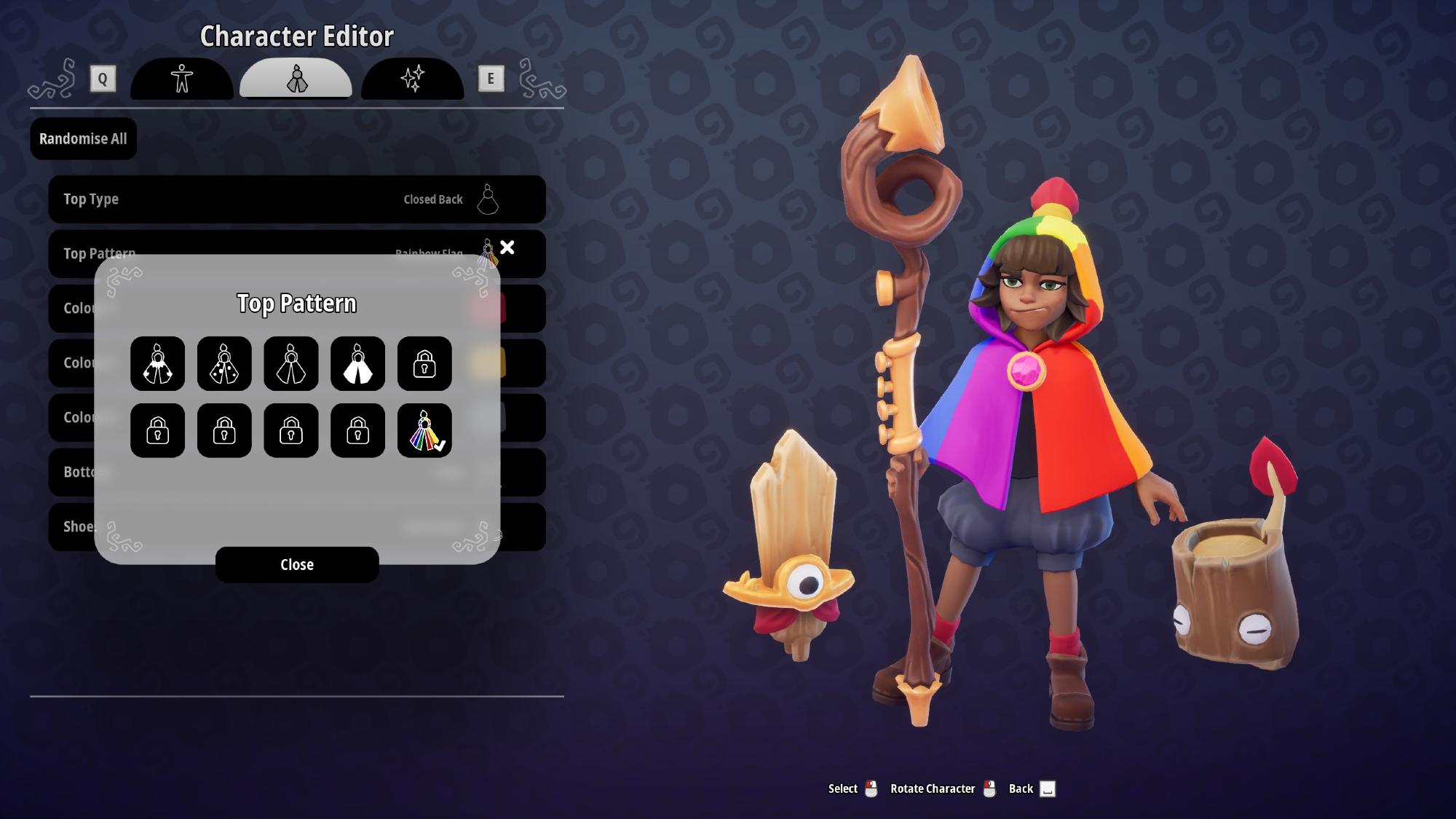Open the Top Type row
This screenshot has width=1456, height=819.
[x=297, y=199]
